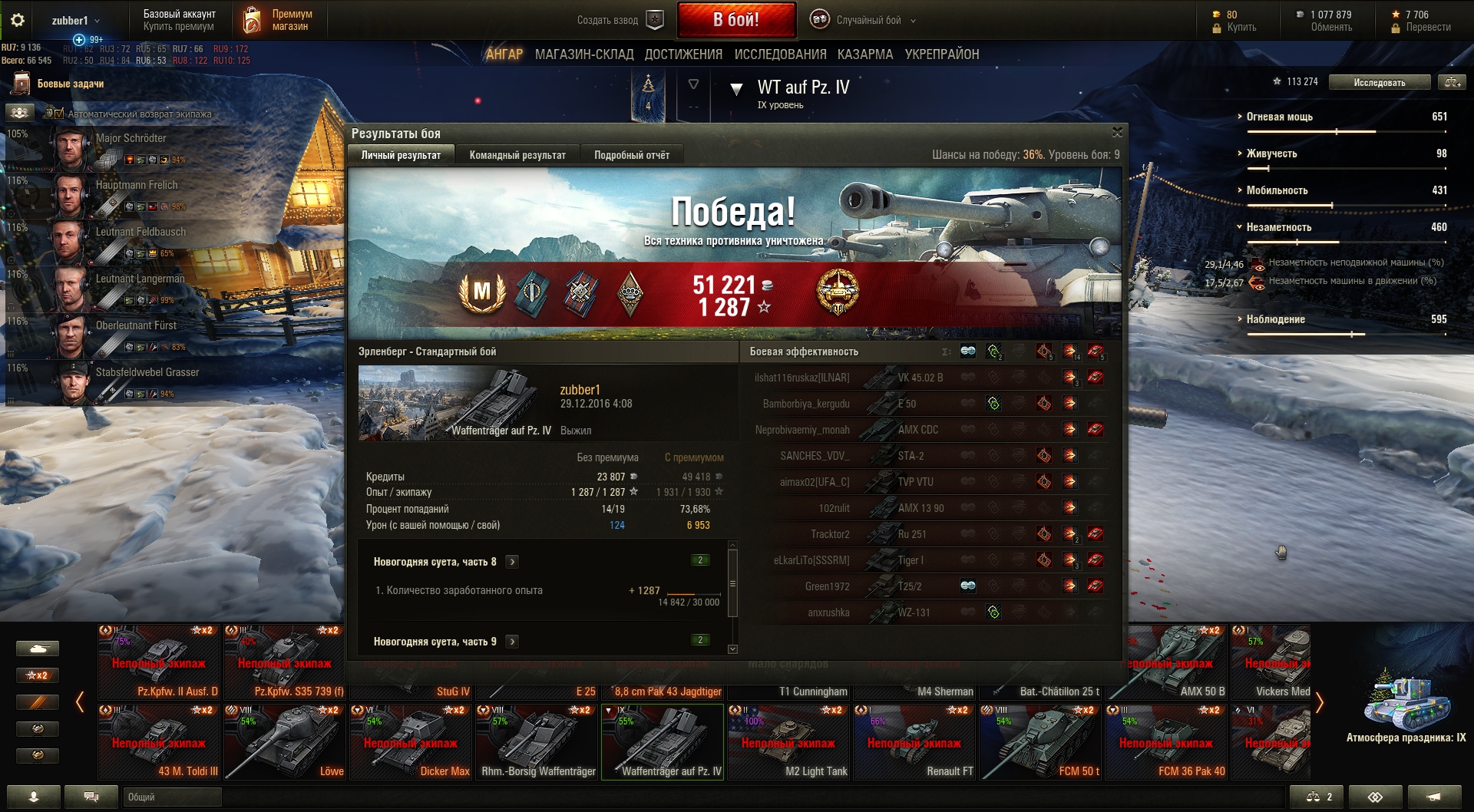Open the УКРЕПРАЙОН stronghold
Viewport: 1474px width, 812px height.
tap(942, 54)
